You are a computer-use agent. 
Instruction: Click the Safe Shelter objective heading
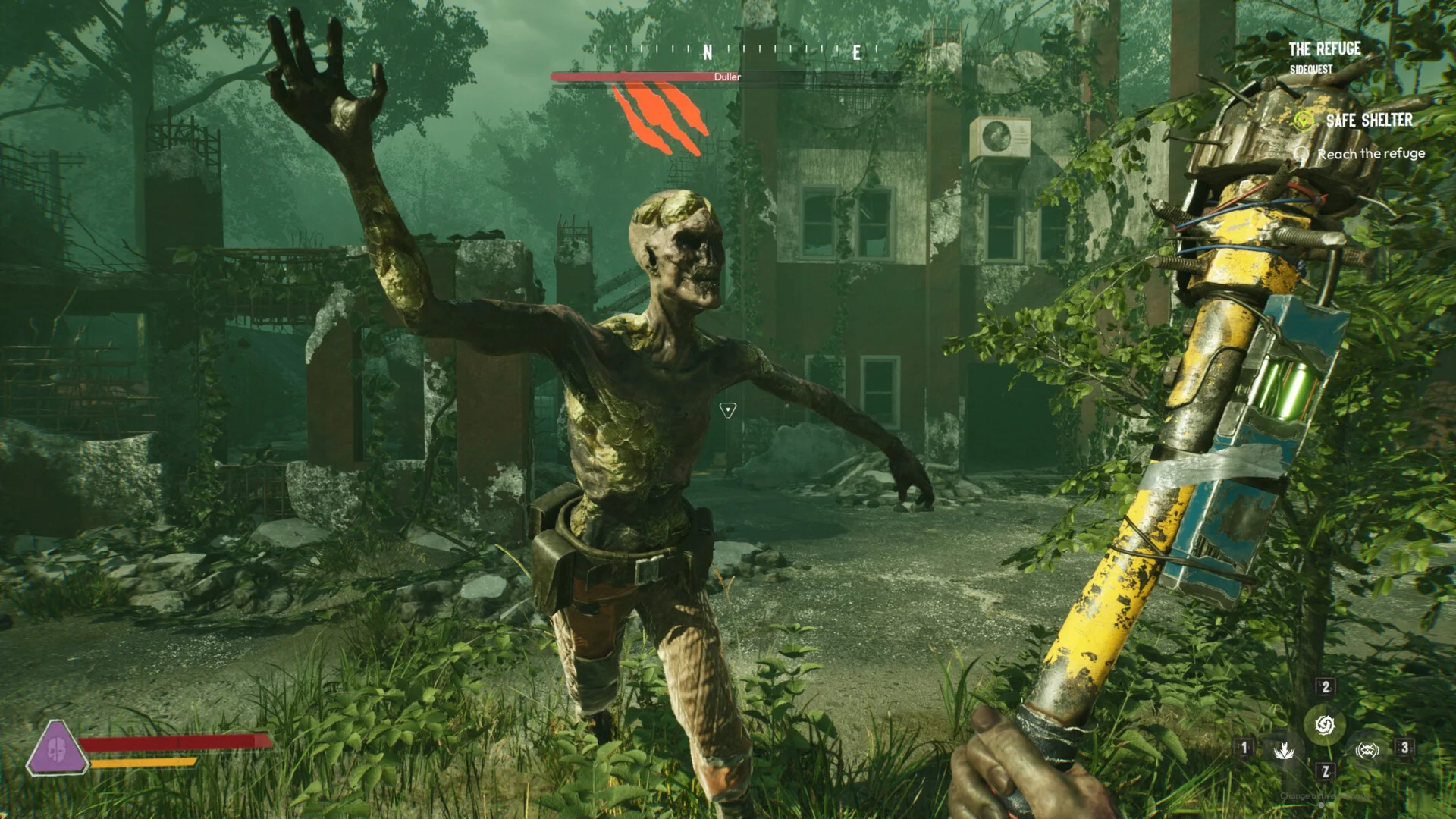(1369, 121)
